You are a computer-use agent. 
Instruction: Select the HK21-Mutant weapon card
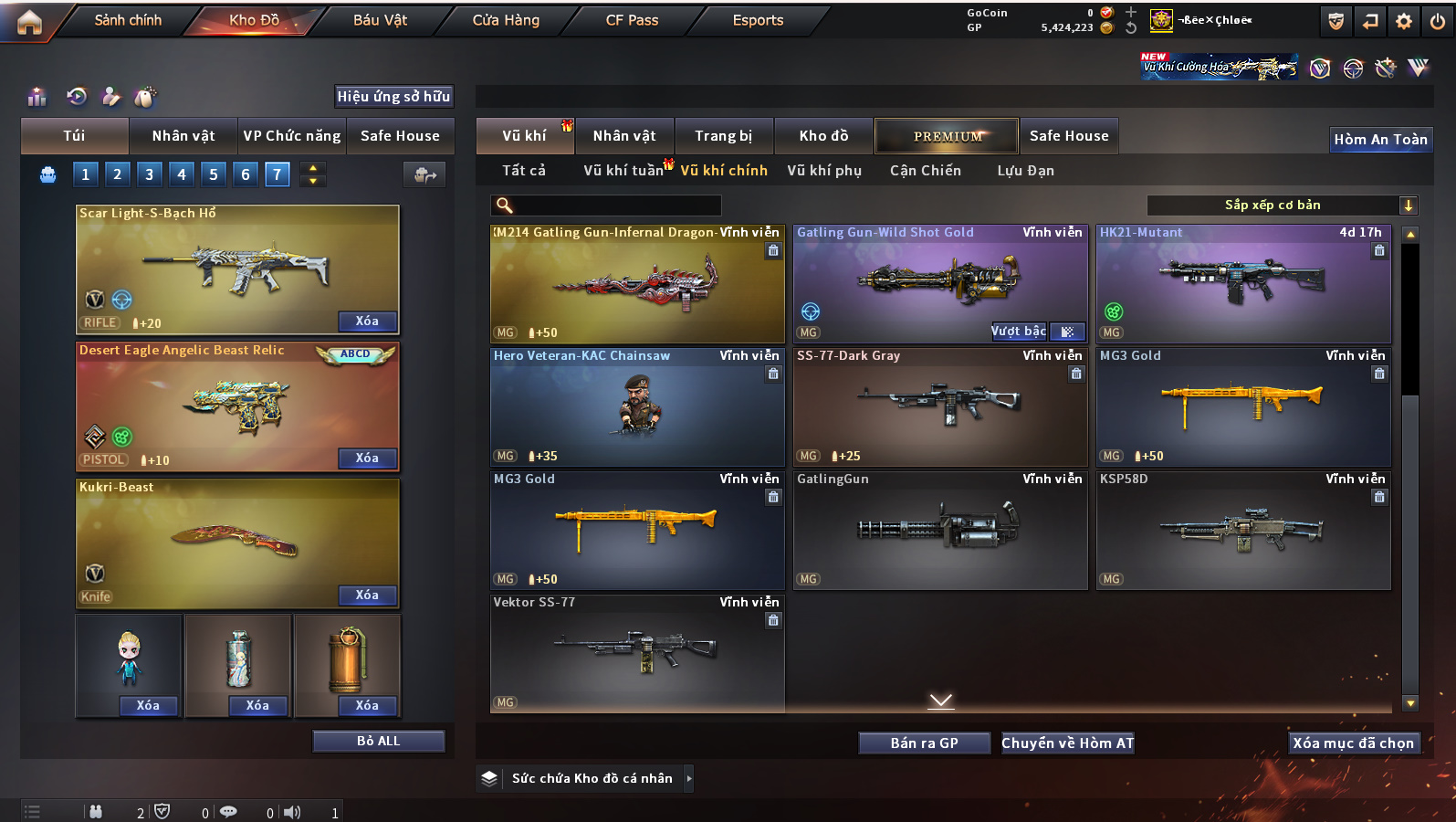coord(1242,284)
